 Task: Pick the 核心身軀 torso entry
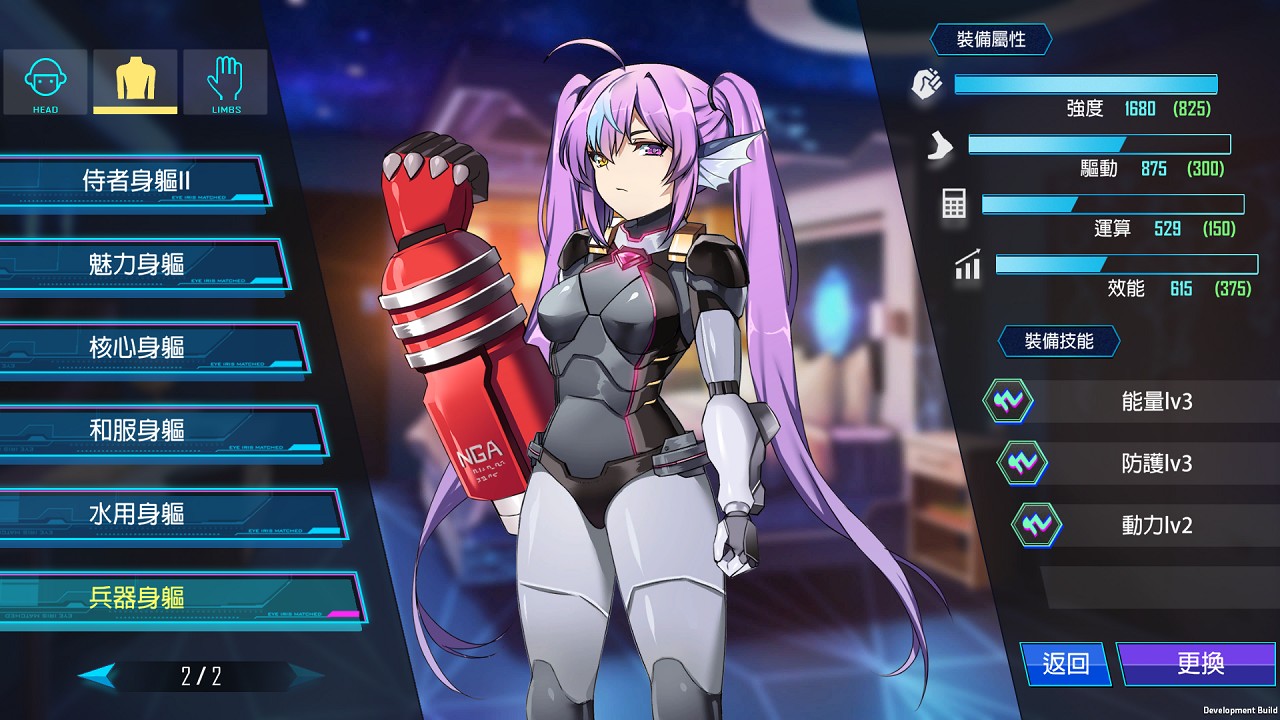click(x=138, y=347)
